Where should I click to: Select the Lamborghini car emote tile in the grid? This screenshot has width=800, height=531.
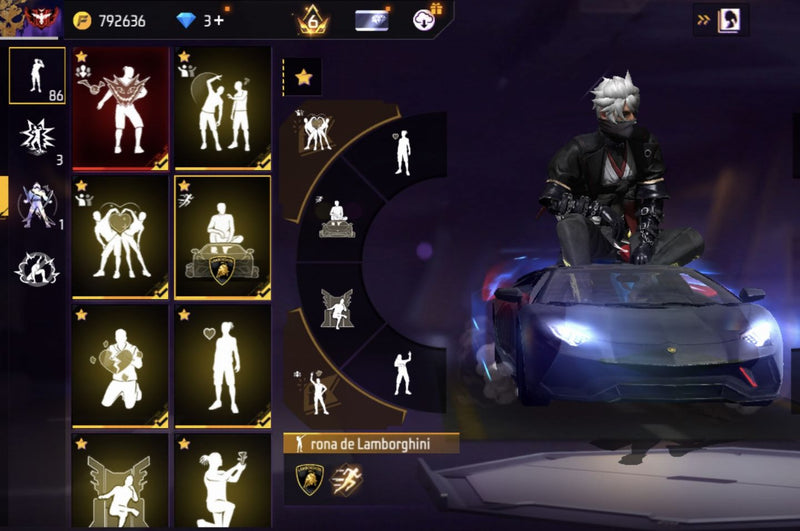click(x=222, y=237)
